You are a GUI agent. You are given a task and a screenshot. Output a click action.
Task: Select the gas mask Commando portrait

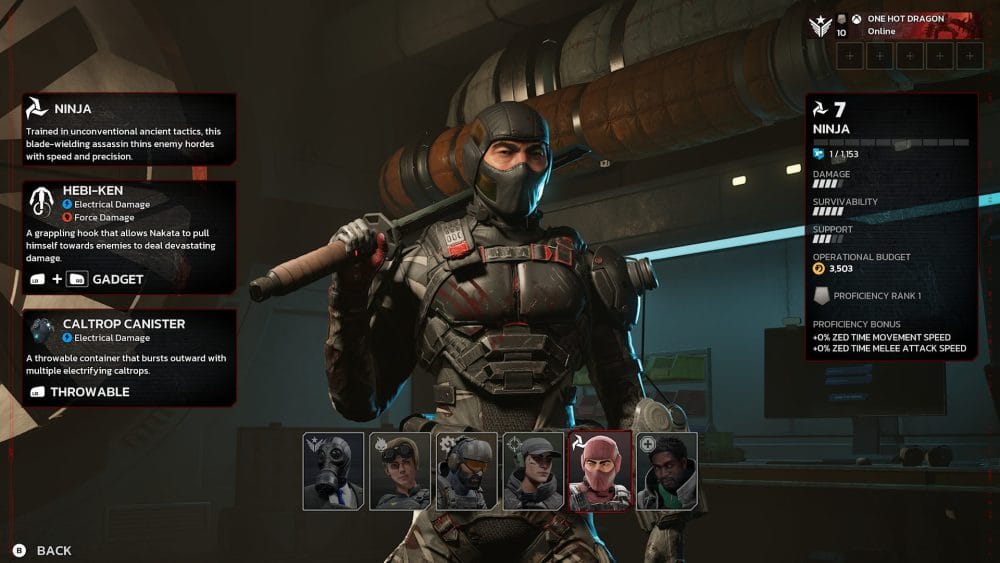pos(333,471)
